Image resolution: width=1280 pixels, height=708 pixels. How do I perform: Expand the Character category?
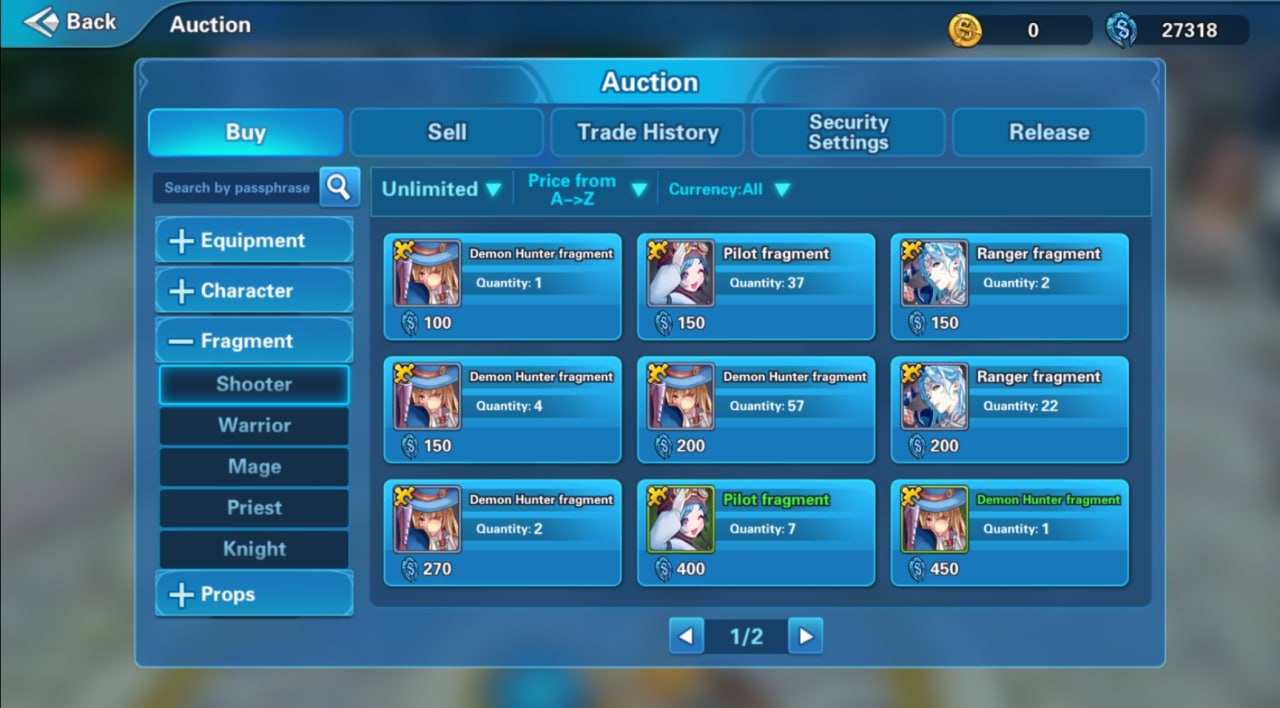[x=253, y=291]
